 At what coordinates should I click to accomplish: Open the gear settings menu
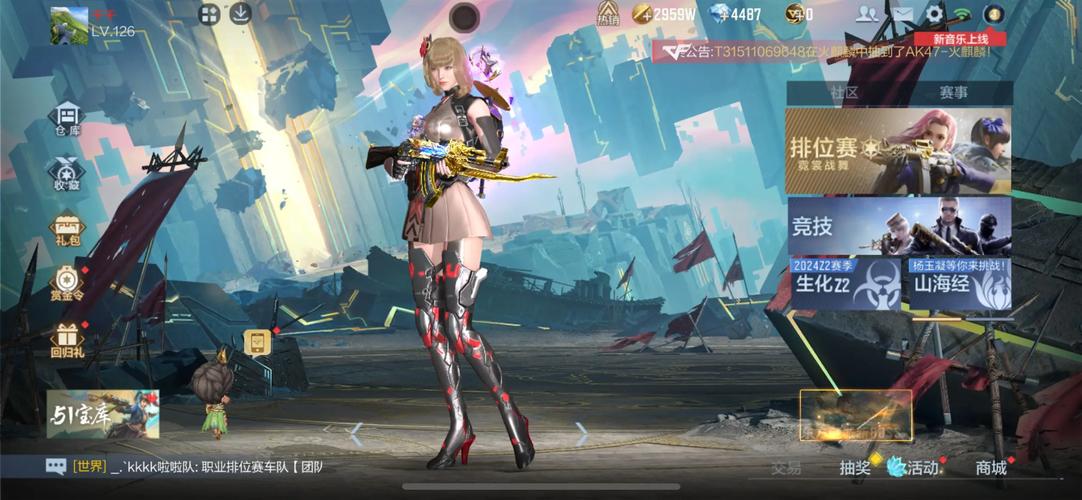[x=934, y=14]
